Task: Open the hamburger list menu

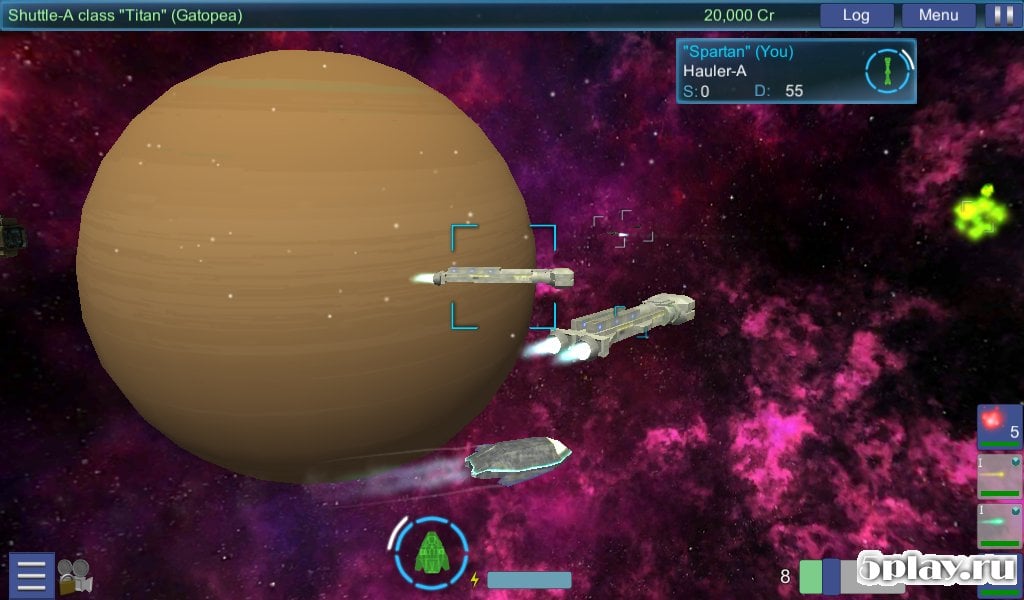Action: (x=32, y=577)
